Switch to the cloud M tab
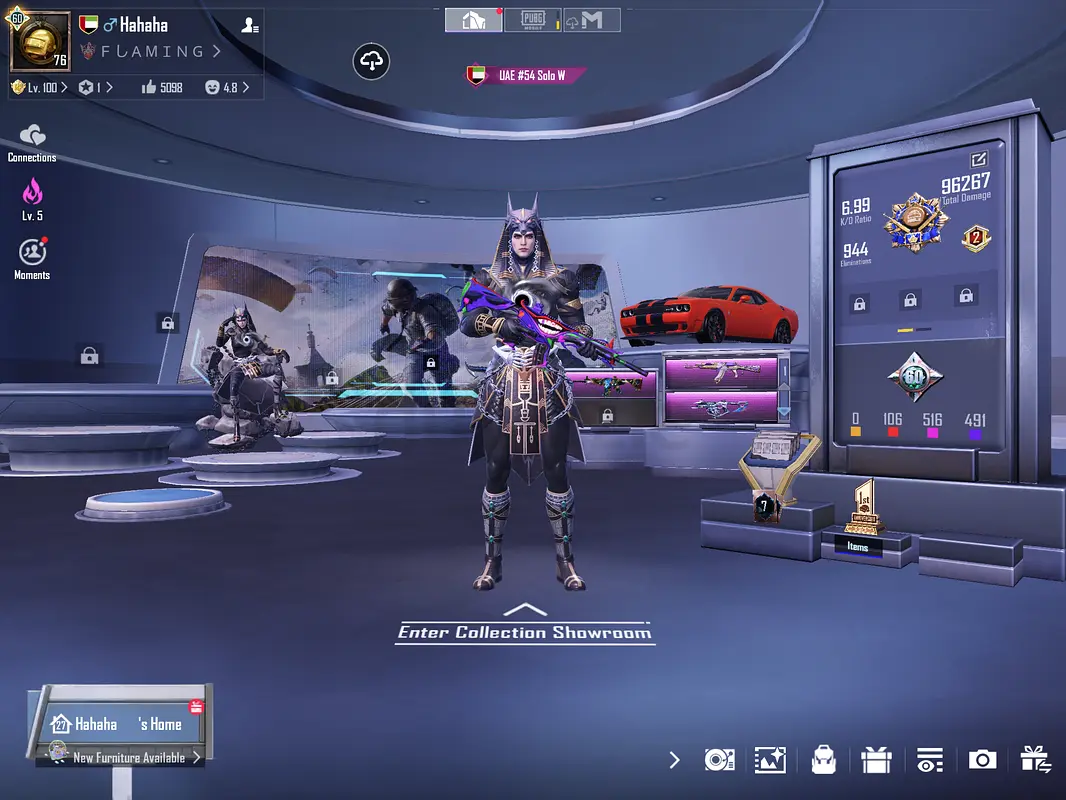1066x800 pixels. tap(591, 20)
